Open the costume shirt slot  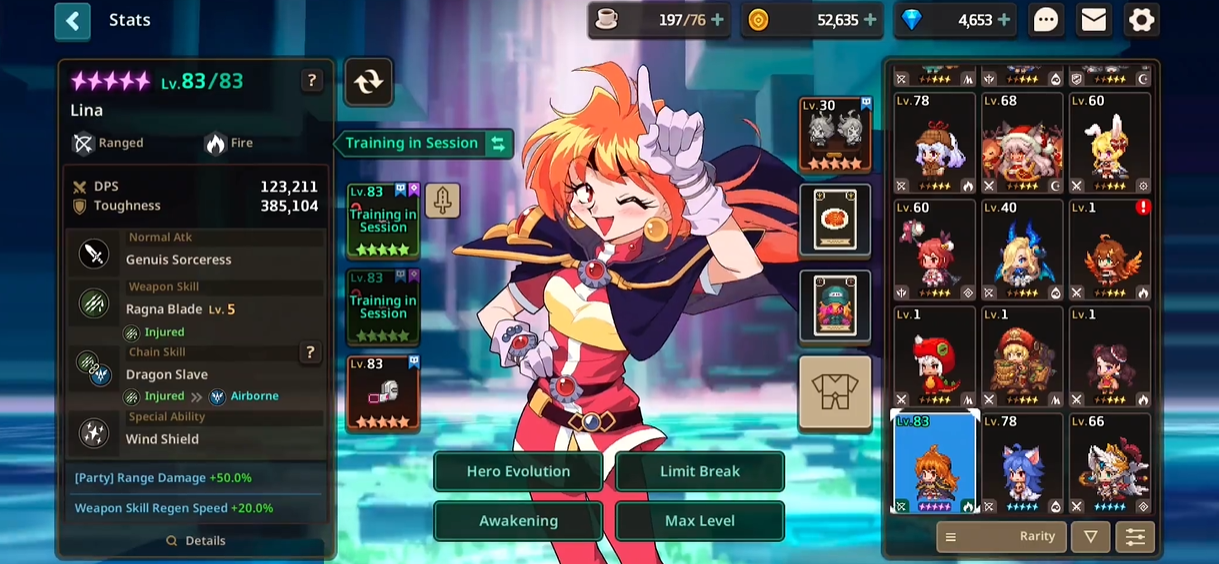[x=835, y=393]
